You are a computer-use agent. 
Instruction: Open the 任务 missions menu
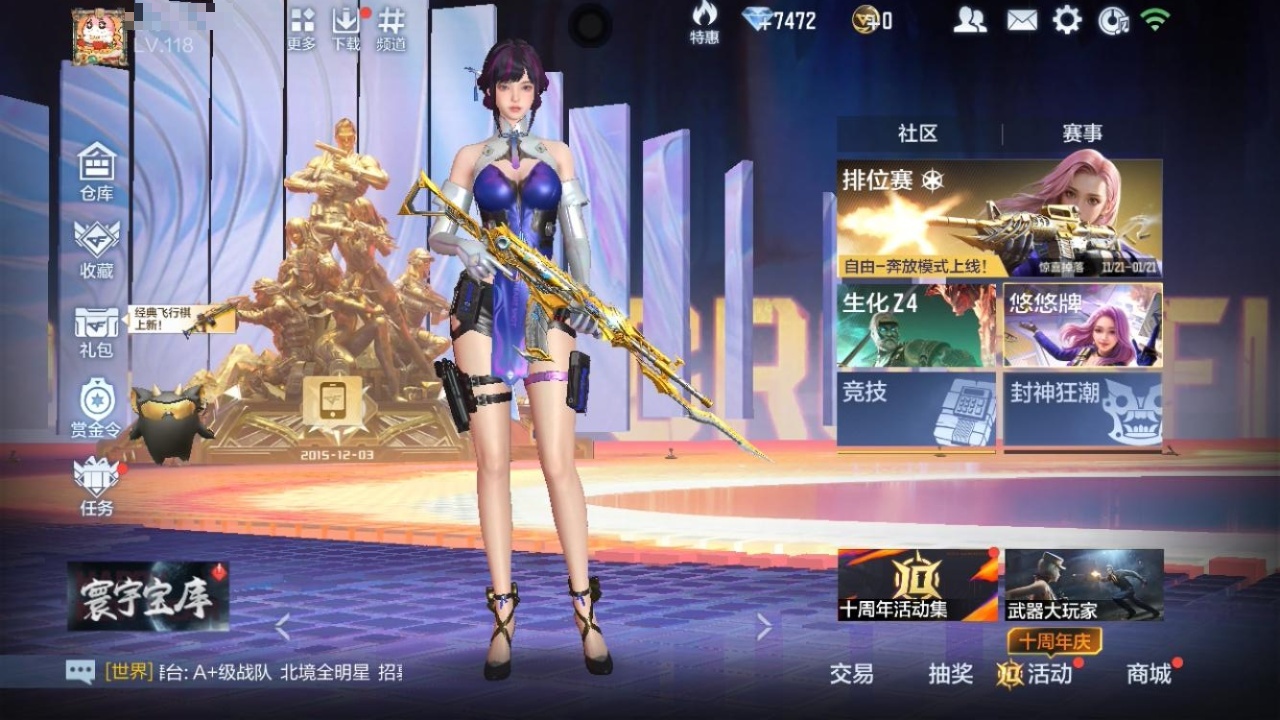click(97, 487)
